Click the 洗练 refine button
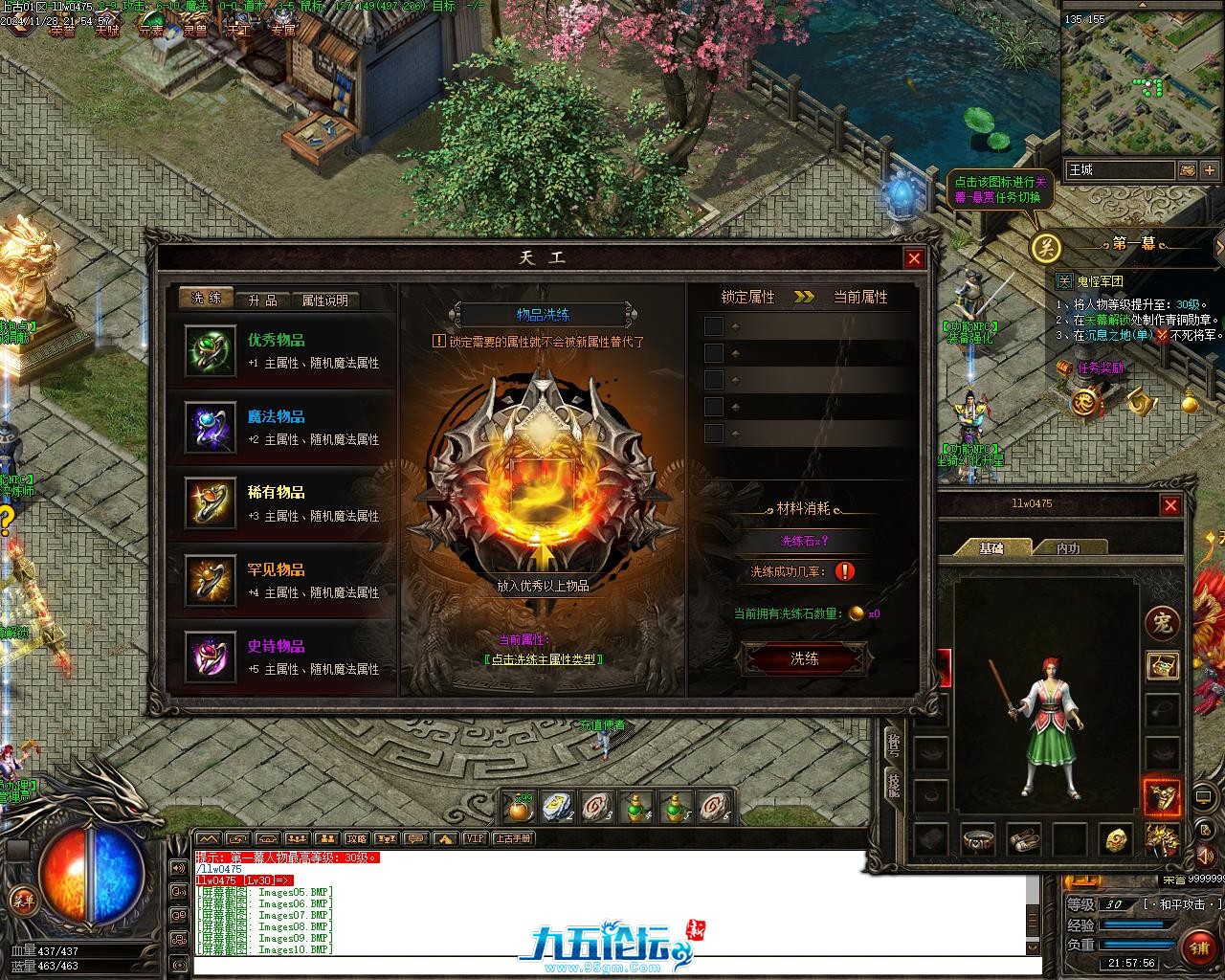This screenshot has height=980, width=1225. (804, 658)
